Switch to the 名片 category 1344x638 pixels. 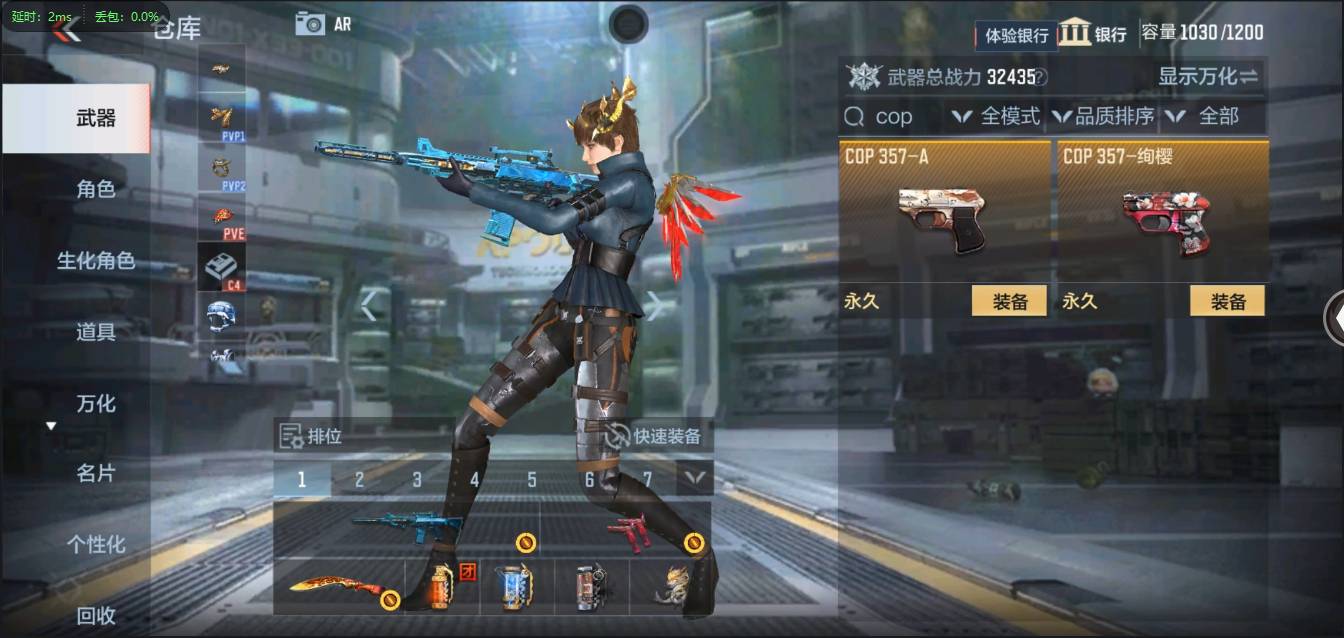point(96,473)
